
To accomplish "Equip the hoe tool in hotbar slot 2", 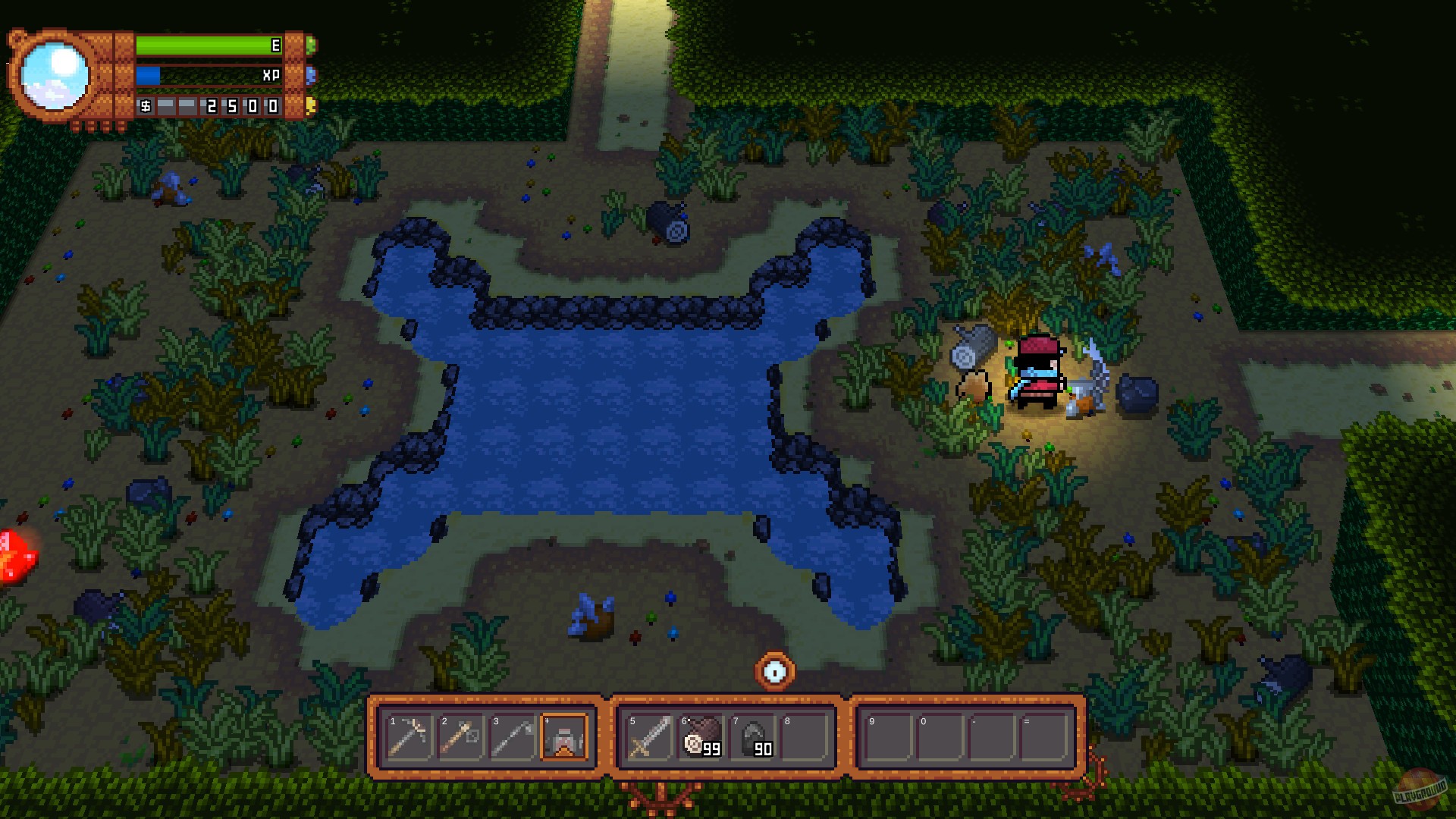I will [461, 737].
